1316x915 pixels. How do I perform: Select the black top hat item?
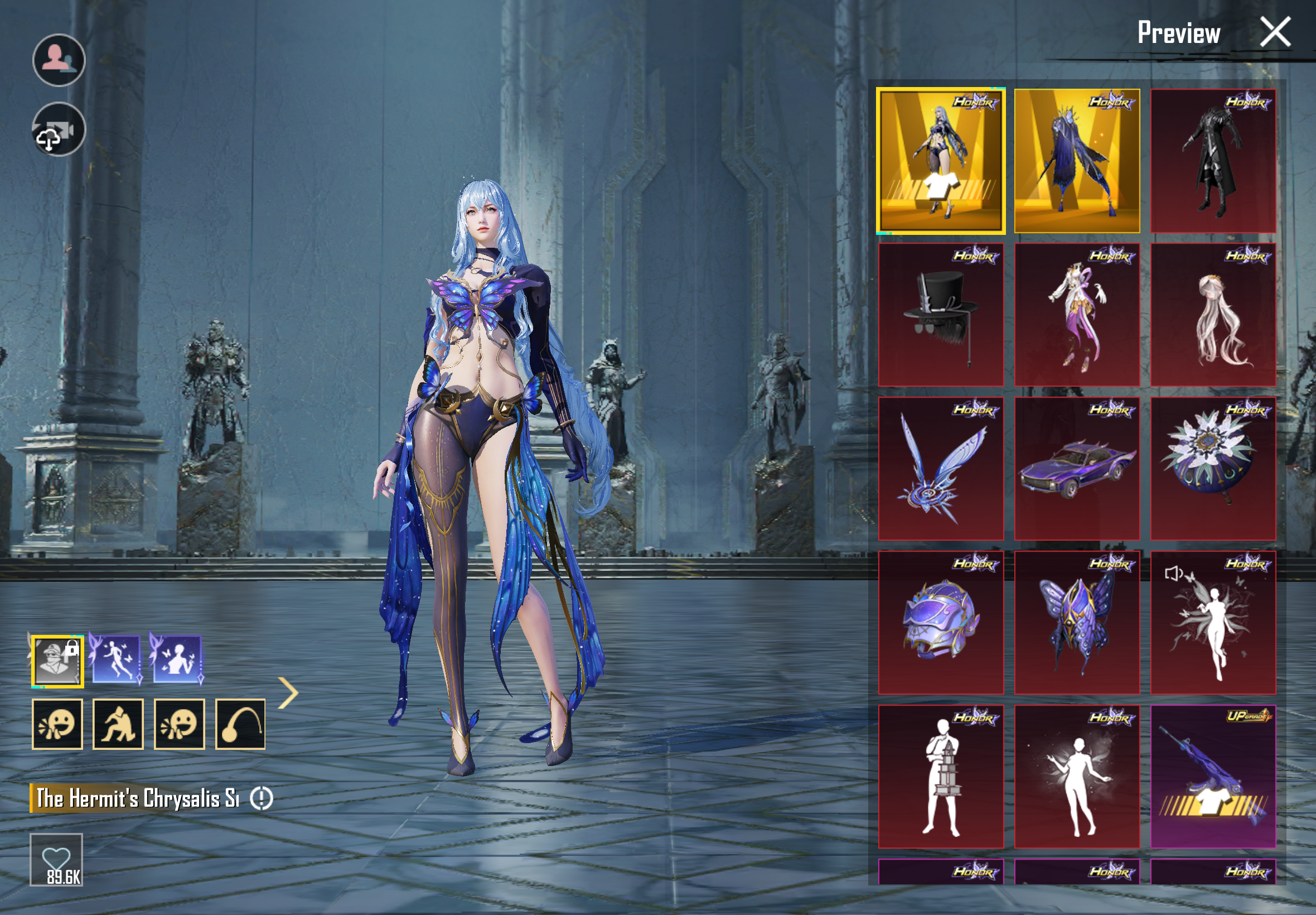click(941, 315)
